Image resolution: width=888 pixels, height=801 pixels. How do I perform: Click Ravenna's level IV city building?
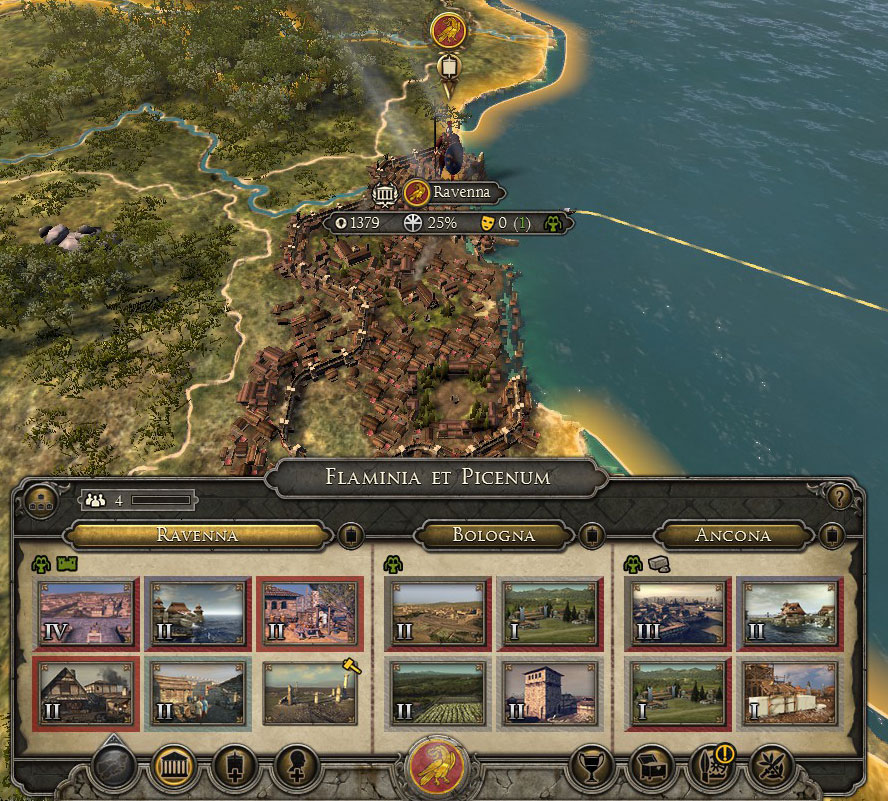pyautogui.click(x=85, y=613)
